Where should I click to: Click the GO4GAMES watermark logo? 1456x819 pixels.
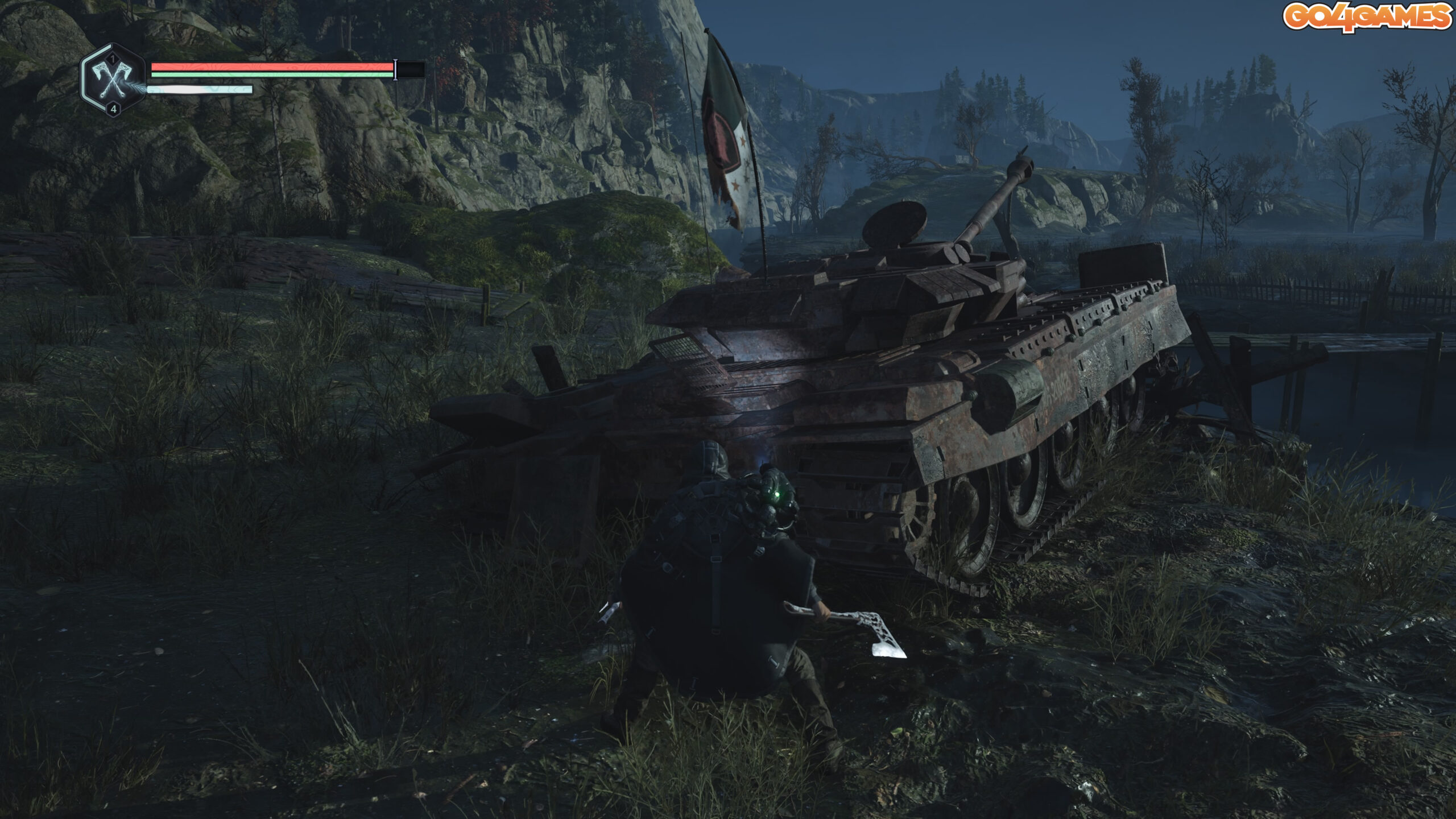[x=1367, y=16]
